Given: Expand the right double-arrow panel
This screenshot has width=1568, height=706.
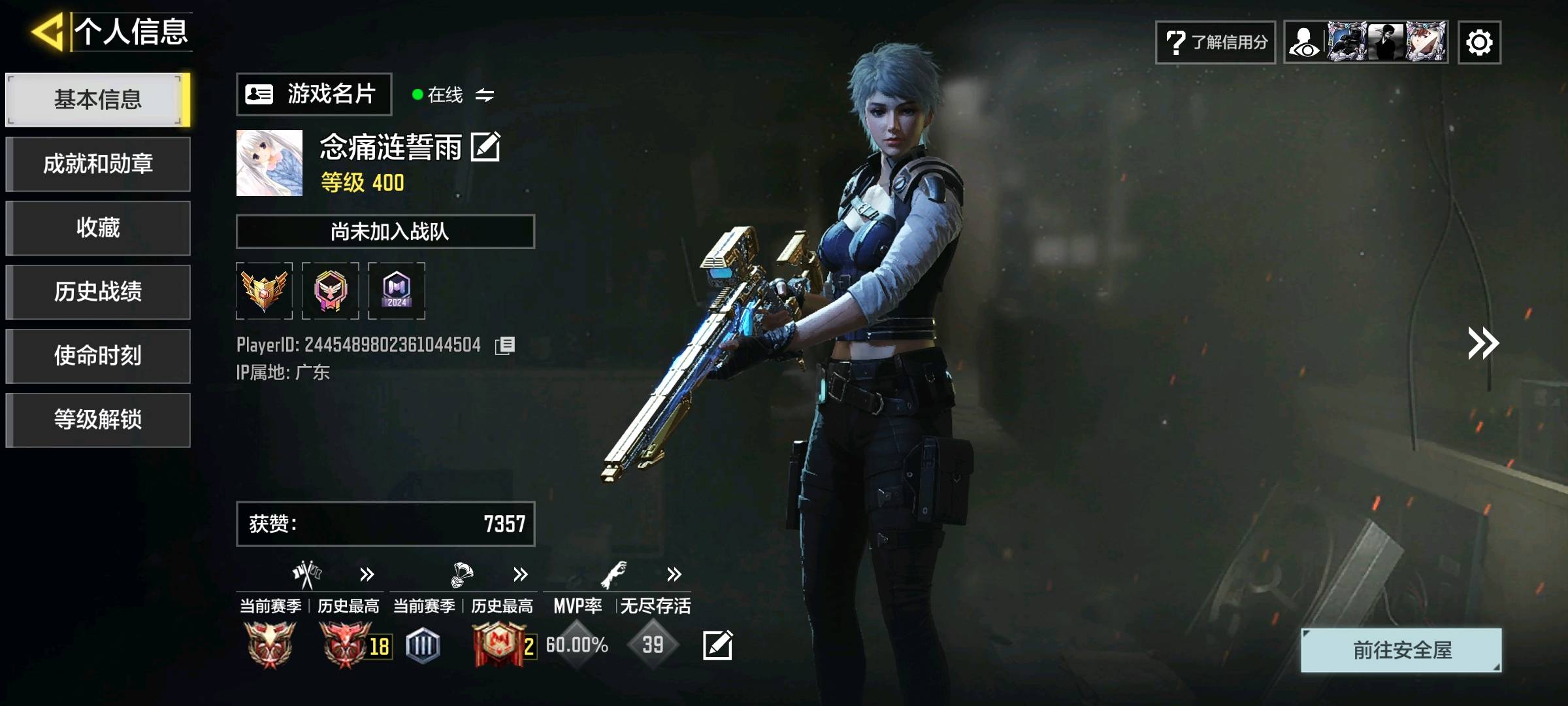Looking at the screenshot, I should 1483,343.
